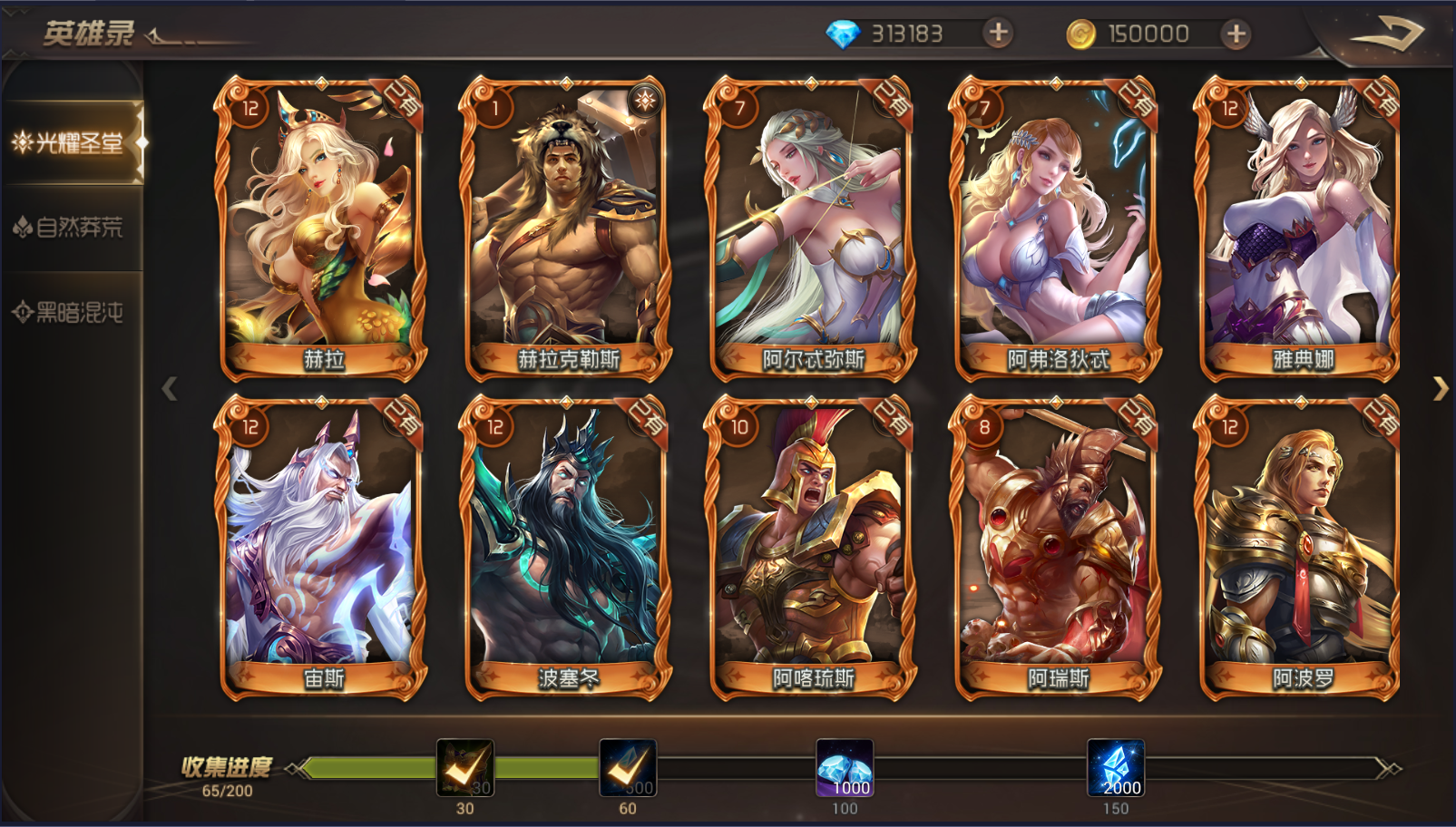Show the next page of heroes
This screenshot has height=827, width=1456.
pos(1440,389)
